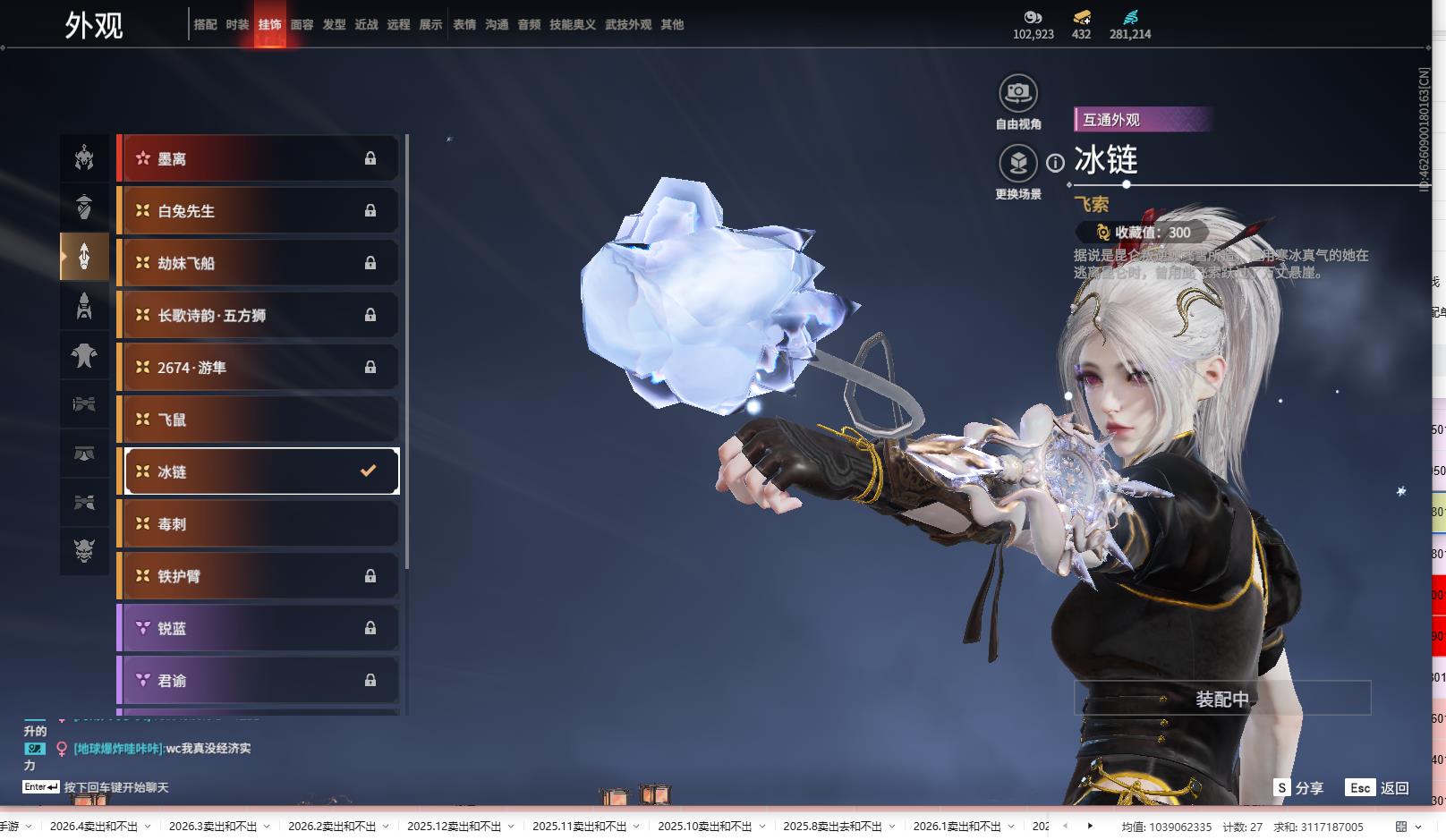Pick the 劫妹飞船 entry
This screenshot has width=1446, height=840.
click(x=259, y=263)
